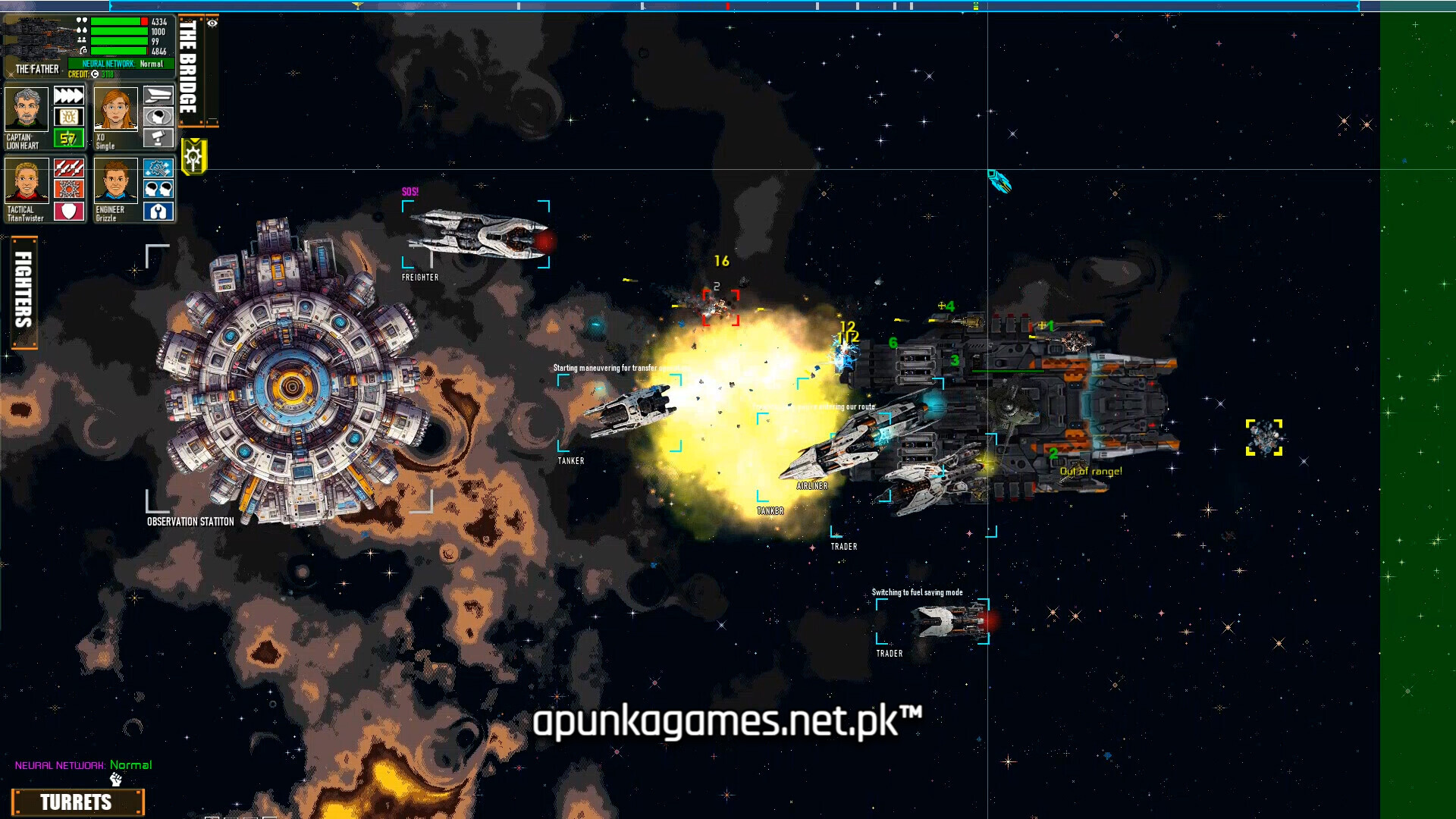
Task: Open The Bridge panel tab
Action: coord(189,68)
